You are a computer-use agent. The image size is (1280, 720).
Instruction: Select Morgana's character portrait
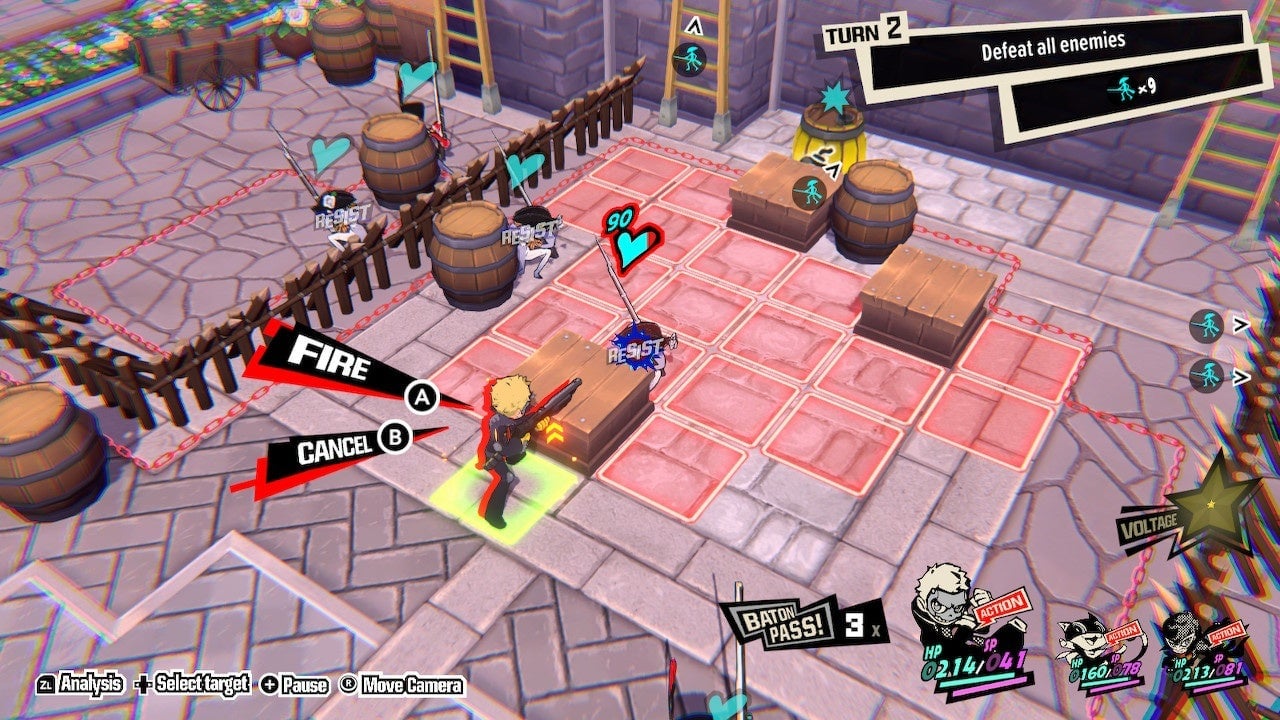pyautogui.click(x=1084, y=631)
